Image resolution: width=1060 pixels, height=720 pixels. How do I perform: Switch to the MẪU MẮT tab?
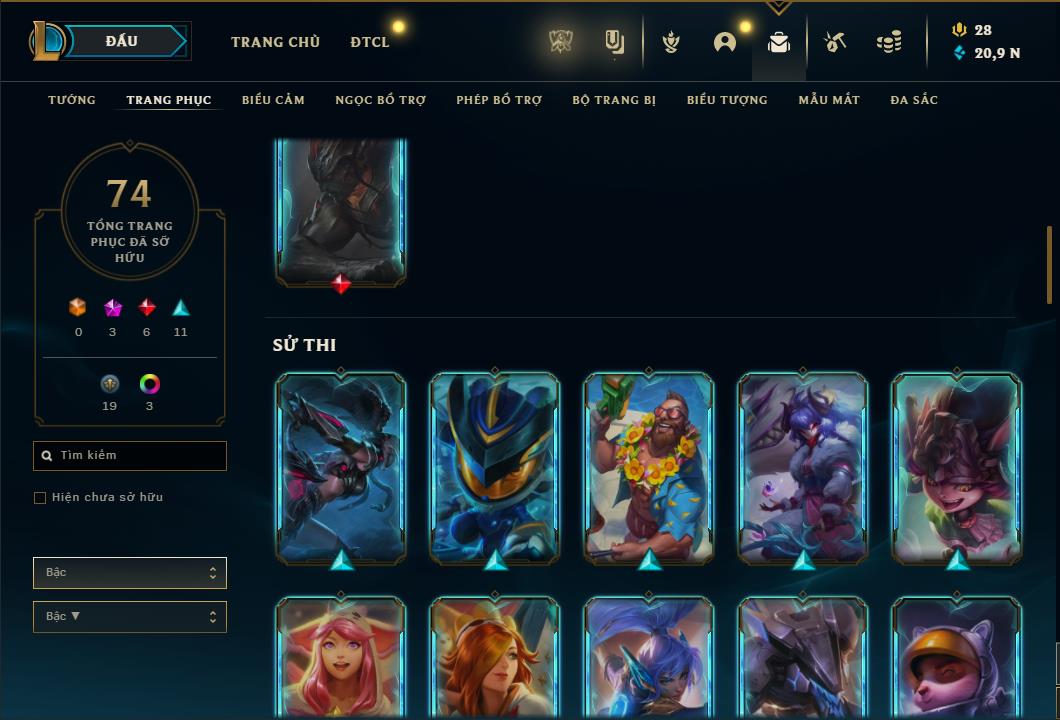(829, 100)
